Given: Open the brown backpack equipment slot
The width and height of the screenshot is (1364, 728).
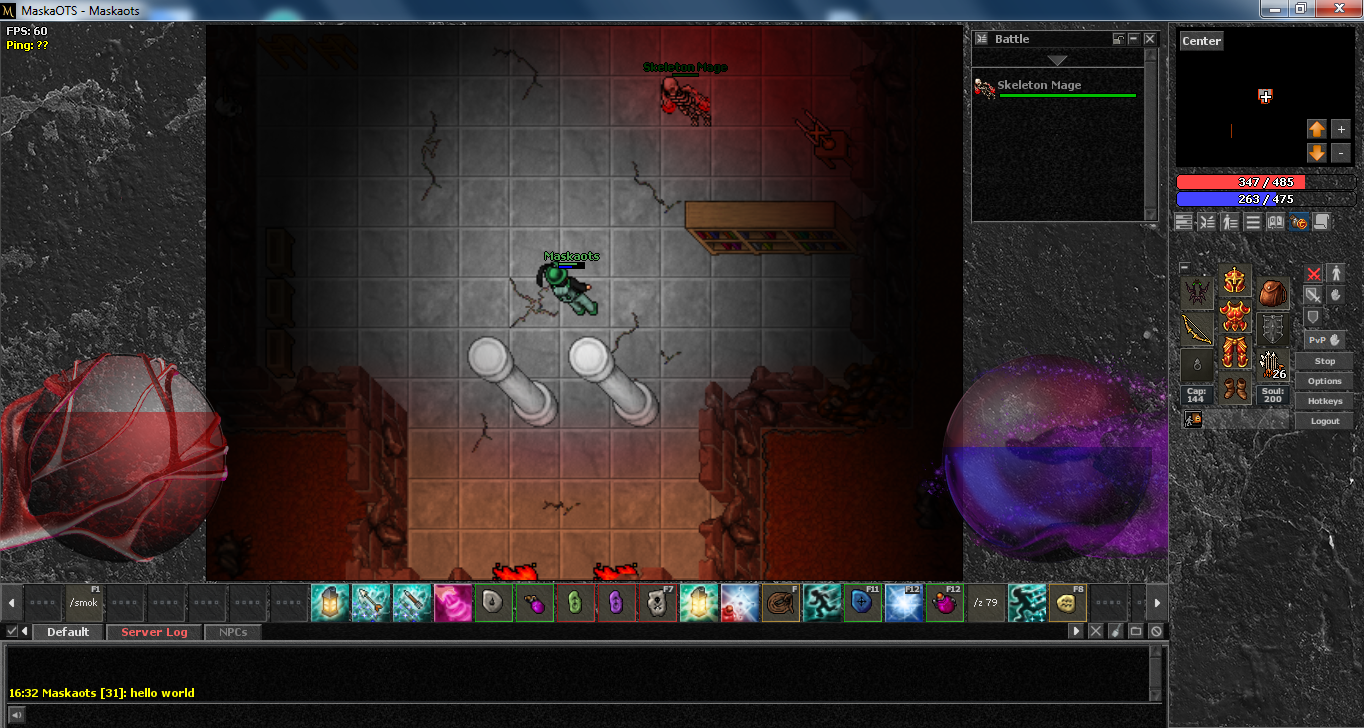Looking at the screenshot, I should coord(1273,294).
